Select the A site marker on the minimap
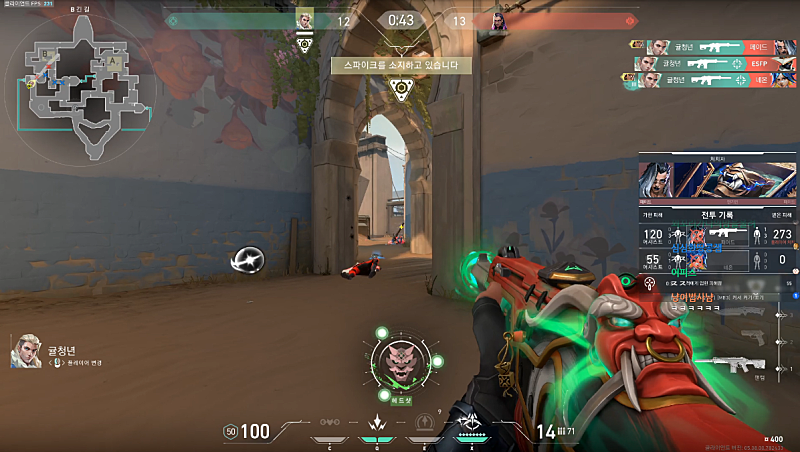Viewport: 800px width, 452px height. 112,61
